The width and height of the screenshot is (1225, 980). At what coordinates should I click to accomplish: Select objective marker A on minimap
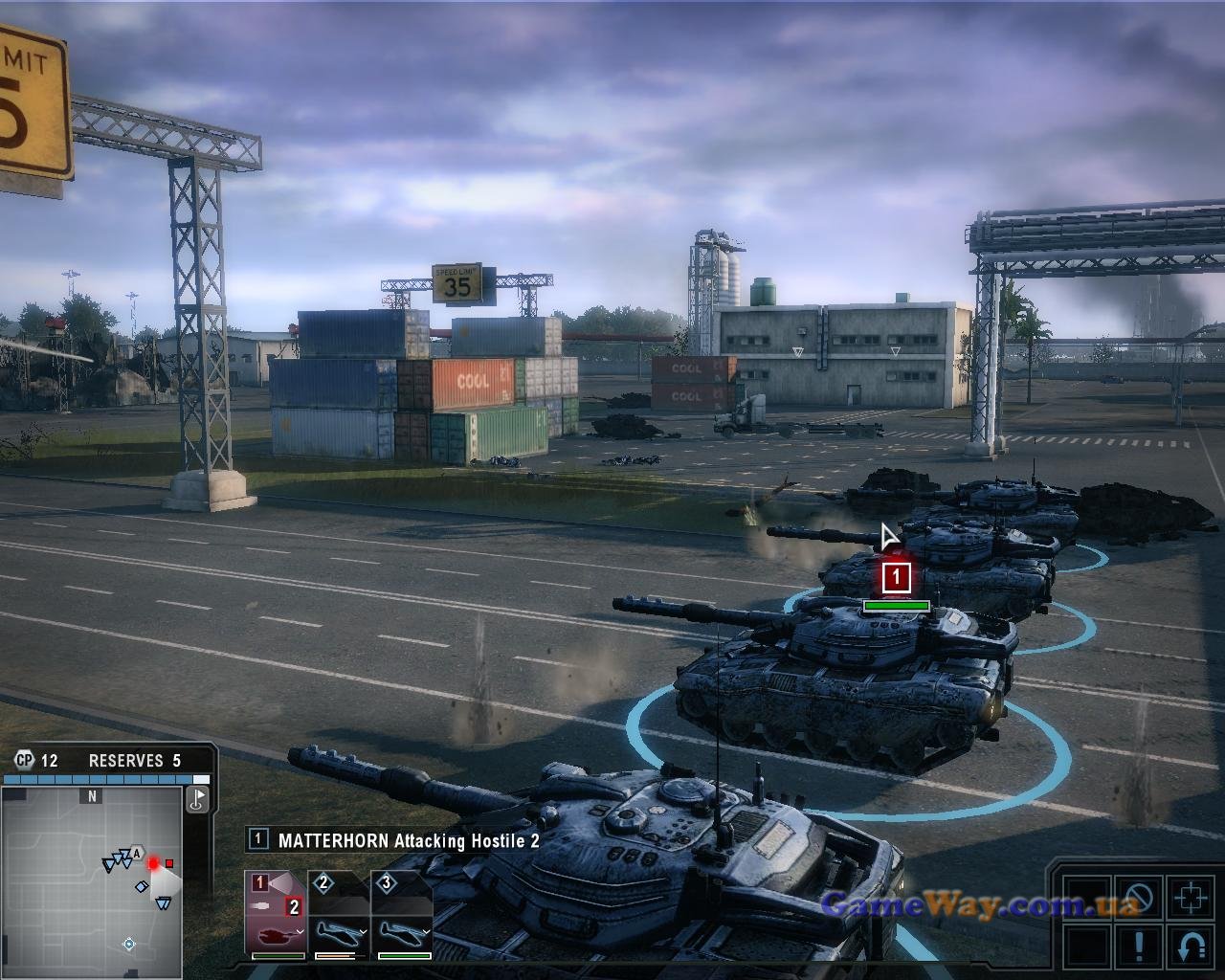click(x=138, y=854)
